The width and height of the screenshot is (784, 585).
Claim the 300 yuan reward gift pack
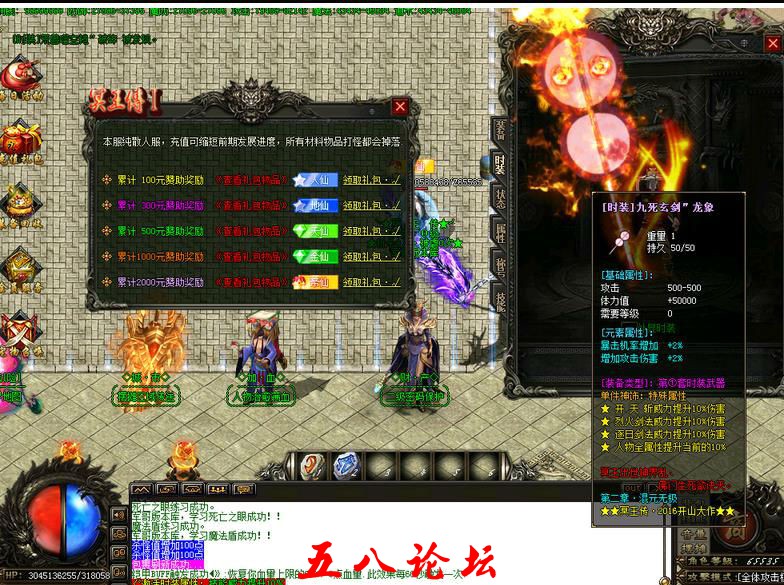pyautogui.click(x=372, y=206)
